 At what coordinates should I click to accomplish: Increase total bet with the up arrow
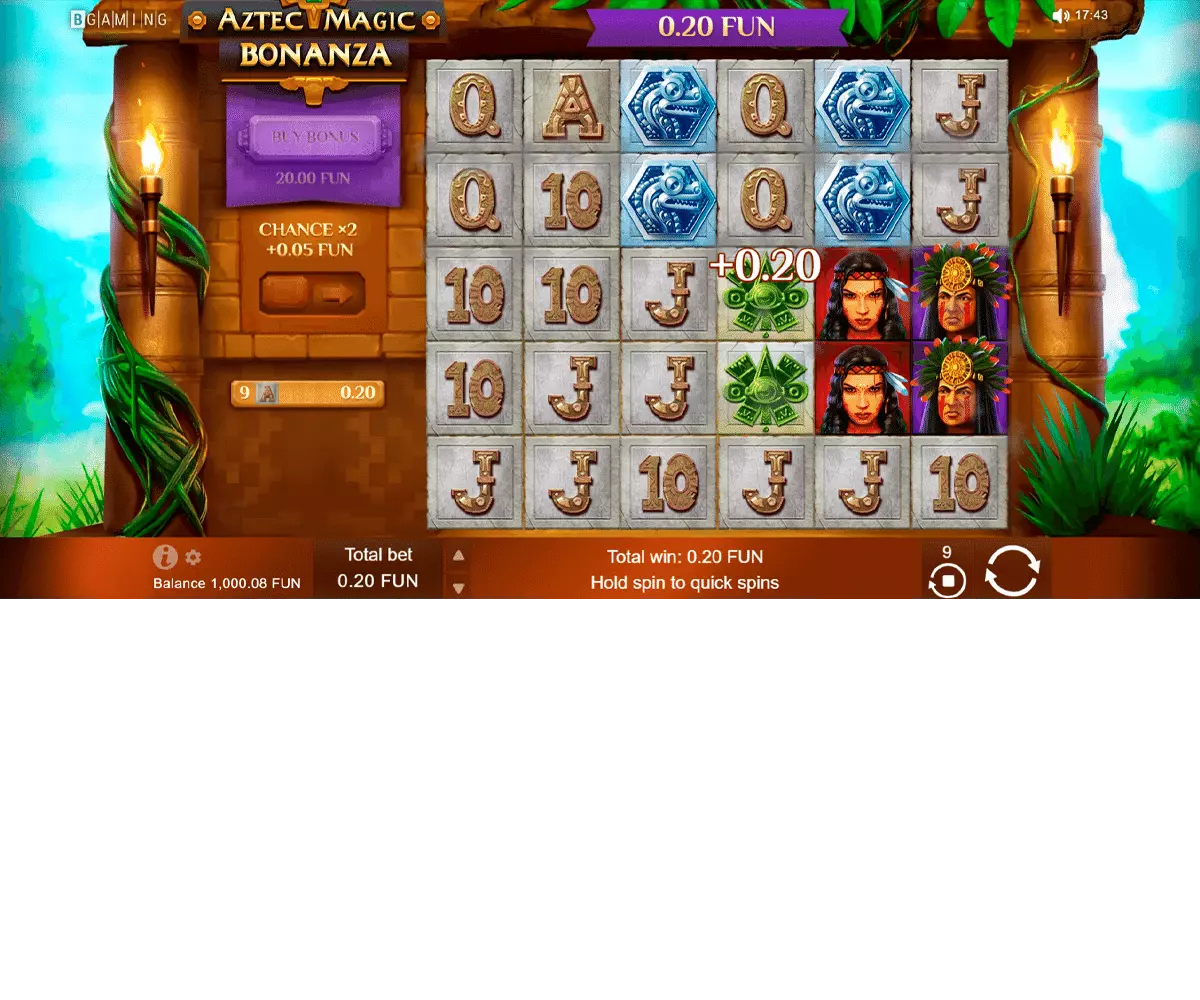pyautogui.click(x=458, y=556)
